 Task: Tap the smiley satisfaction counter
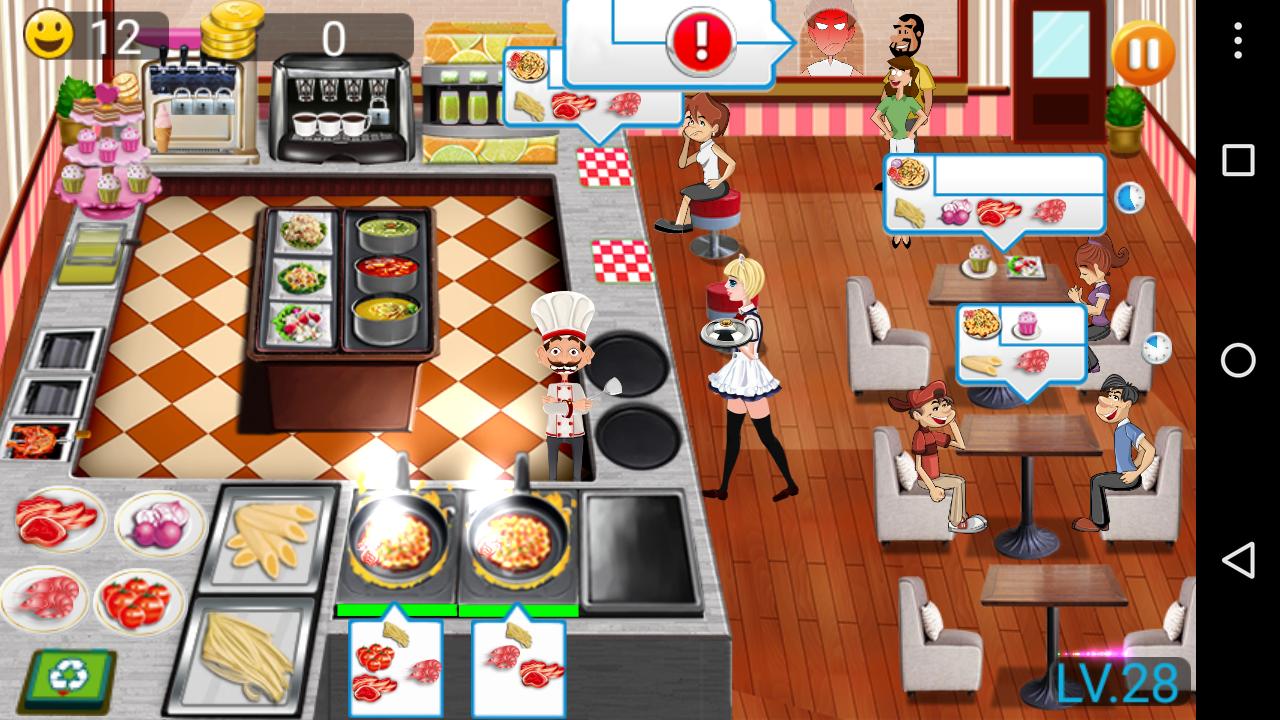[x=48, y=35]
